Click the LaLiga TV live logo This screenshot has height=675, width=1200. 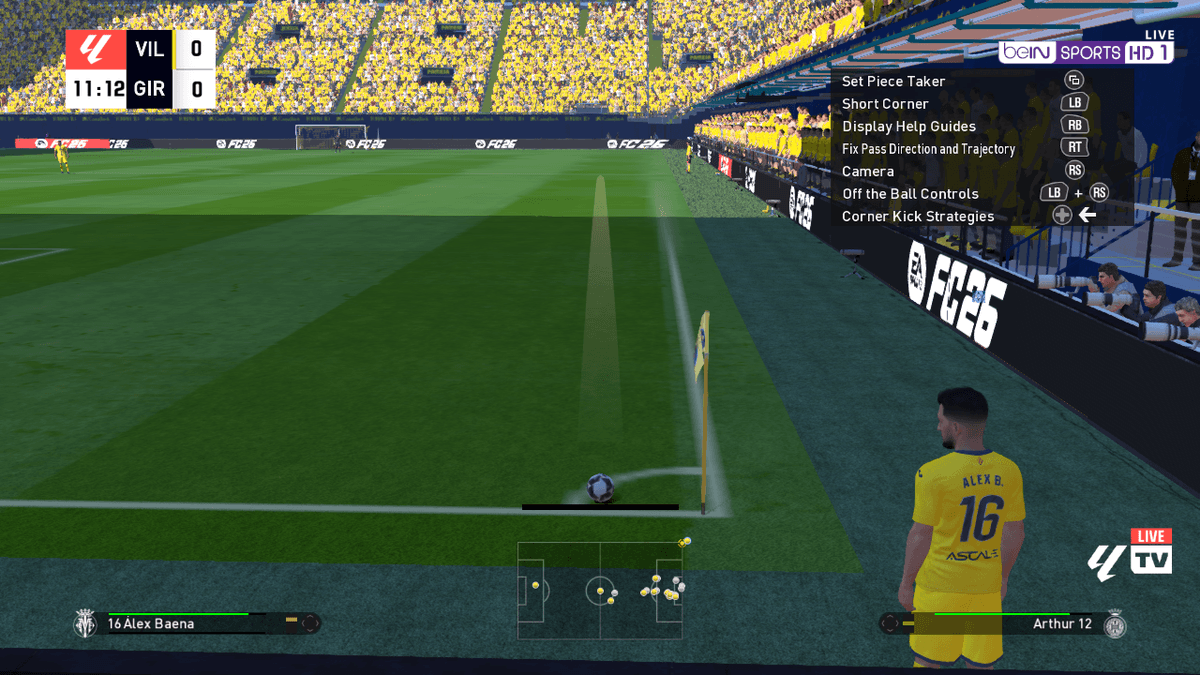point(1130,553)
